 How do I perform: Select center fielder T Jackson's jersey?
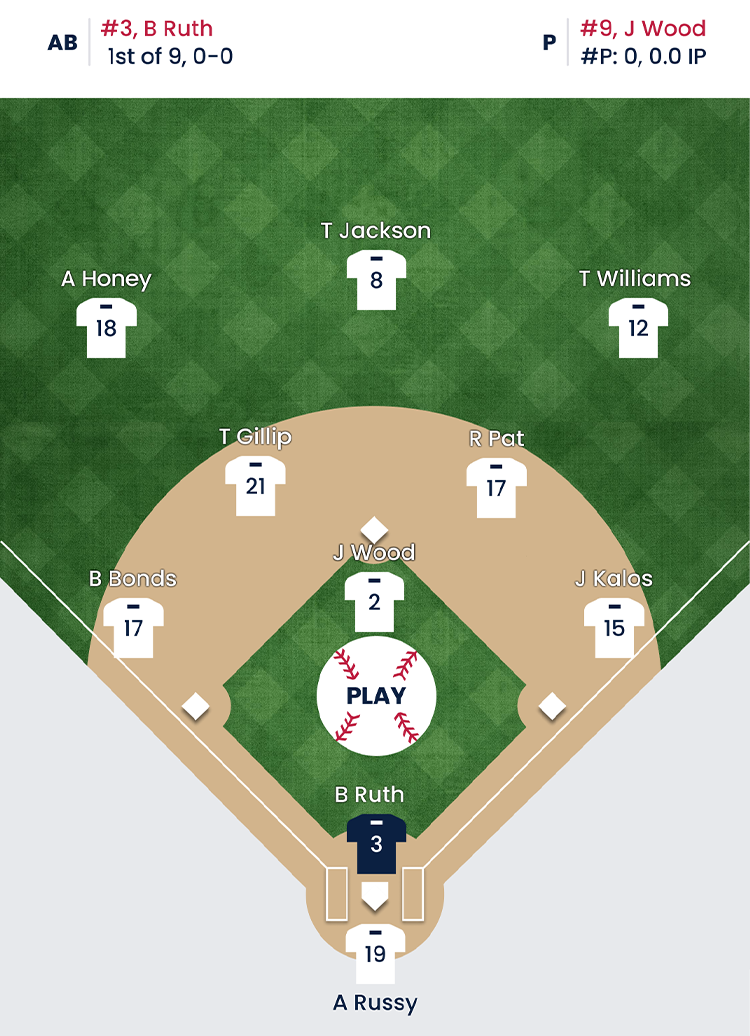376,280
